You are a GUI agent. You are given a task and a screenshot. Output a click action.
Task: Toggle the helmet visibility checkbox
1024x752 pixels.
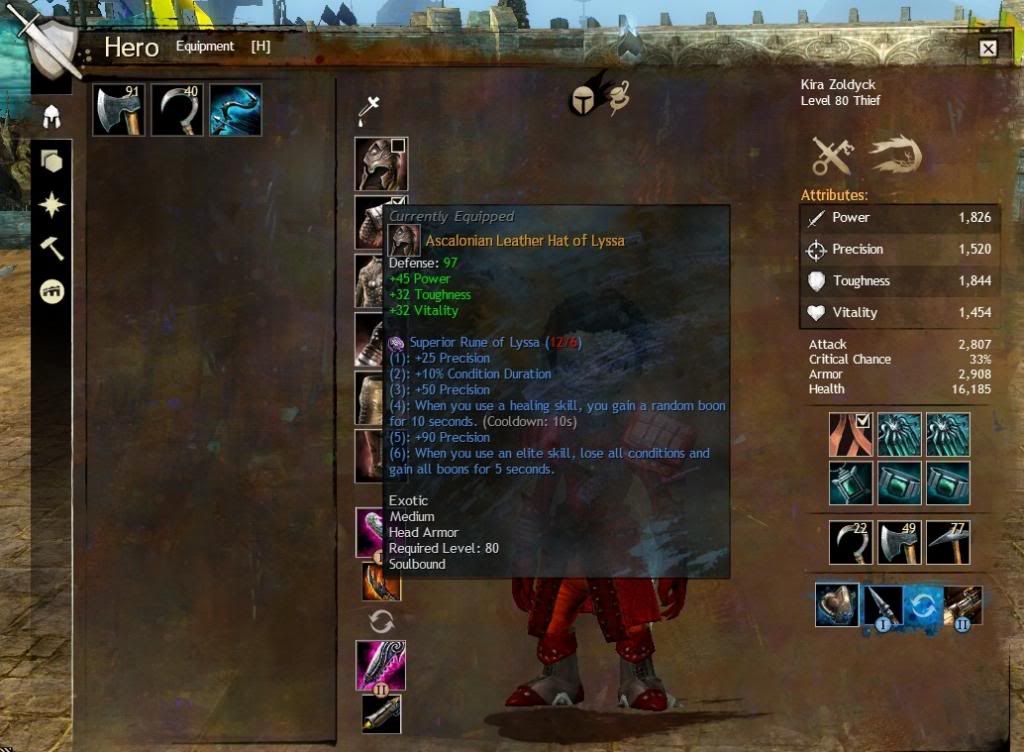(398, 146)
